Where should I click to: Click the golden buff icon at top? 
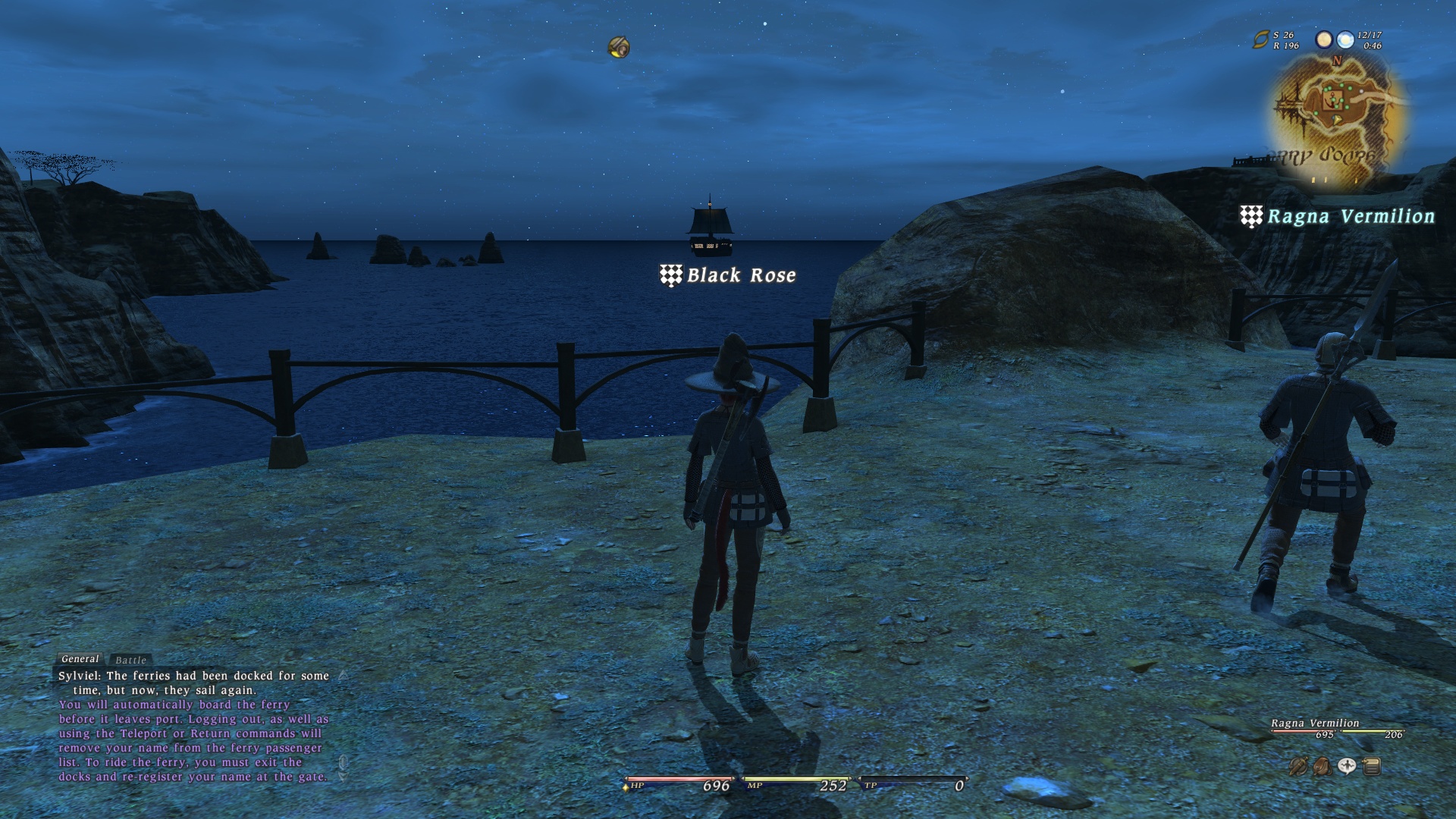(619, 48)
